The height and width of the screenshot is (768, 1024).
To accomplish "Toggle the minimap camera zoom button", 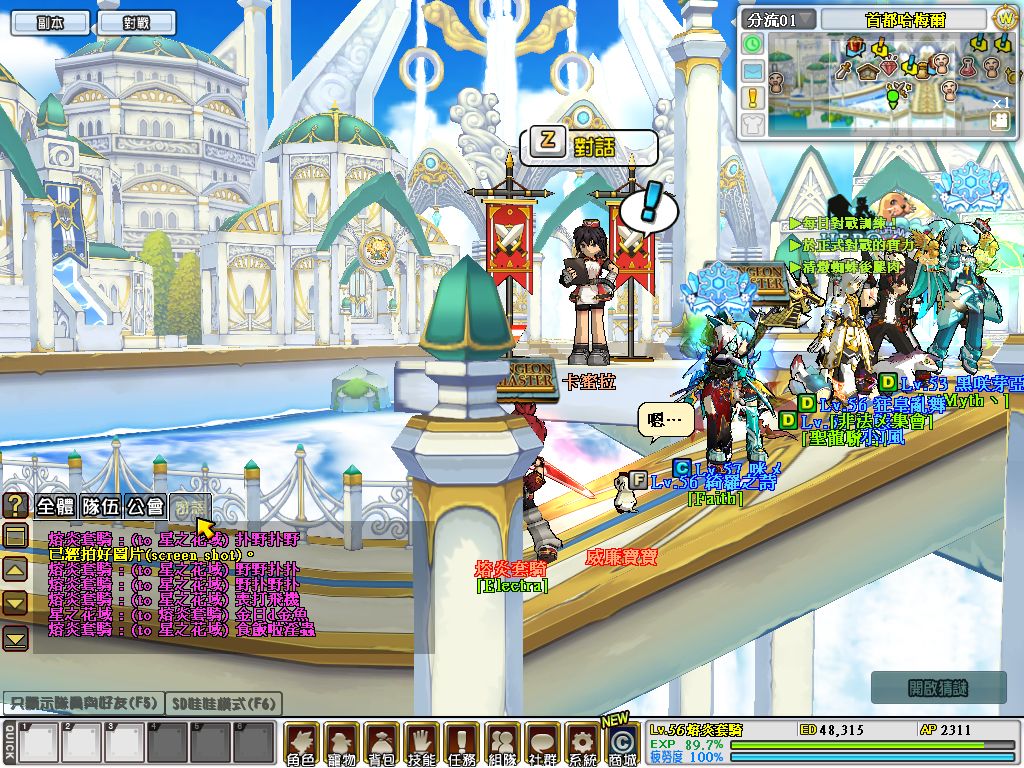I will click(x=999, y=120).
